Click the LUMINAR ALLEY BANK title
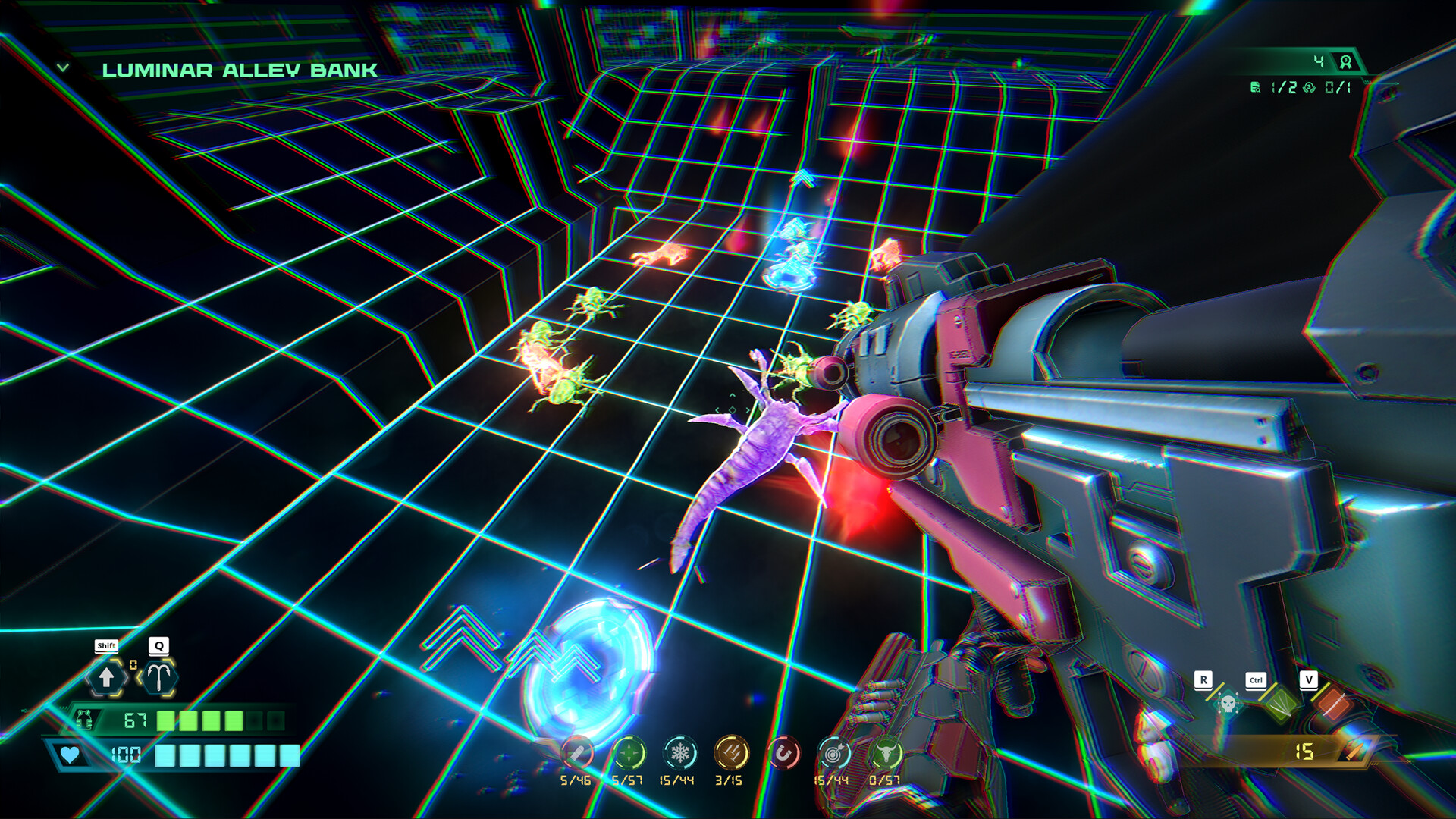This screenshot has height=819, width=1456. 238,70
